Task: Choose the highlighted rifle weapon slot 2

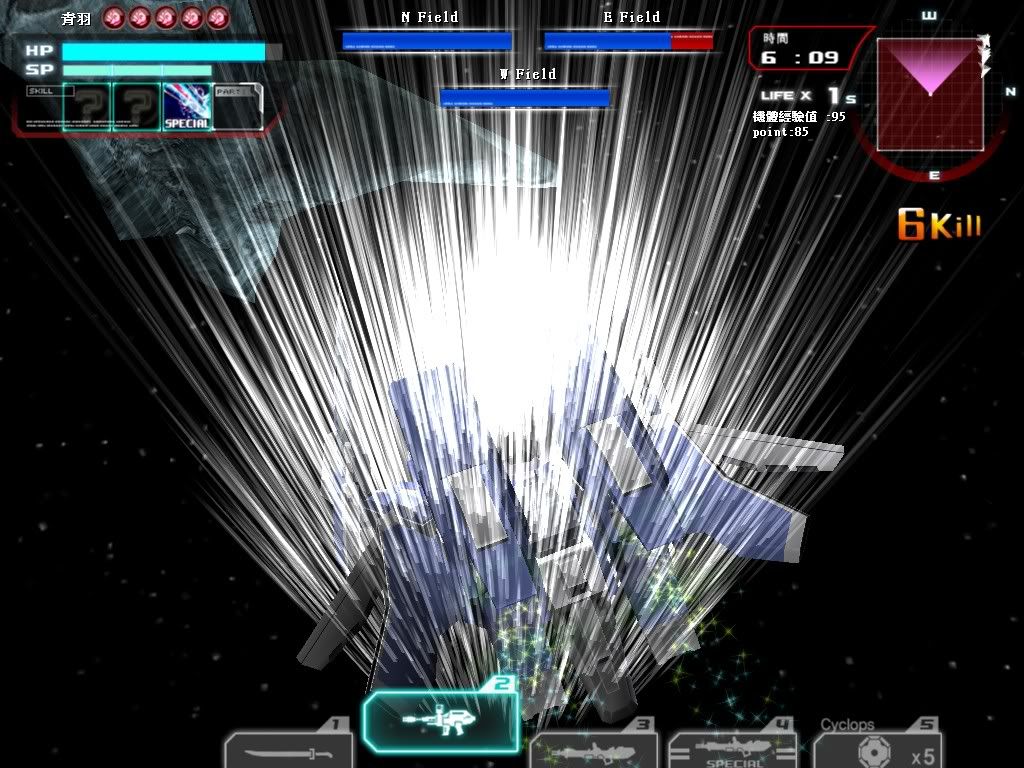Action: (441, 720)
